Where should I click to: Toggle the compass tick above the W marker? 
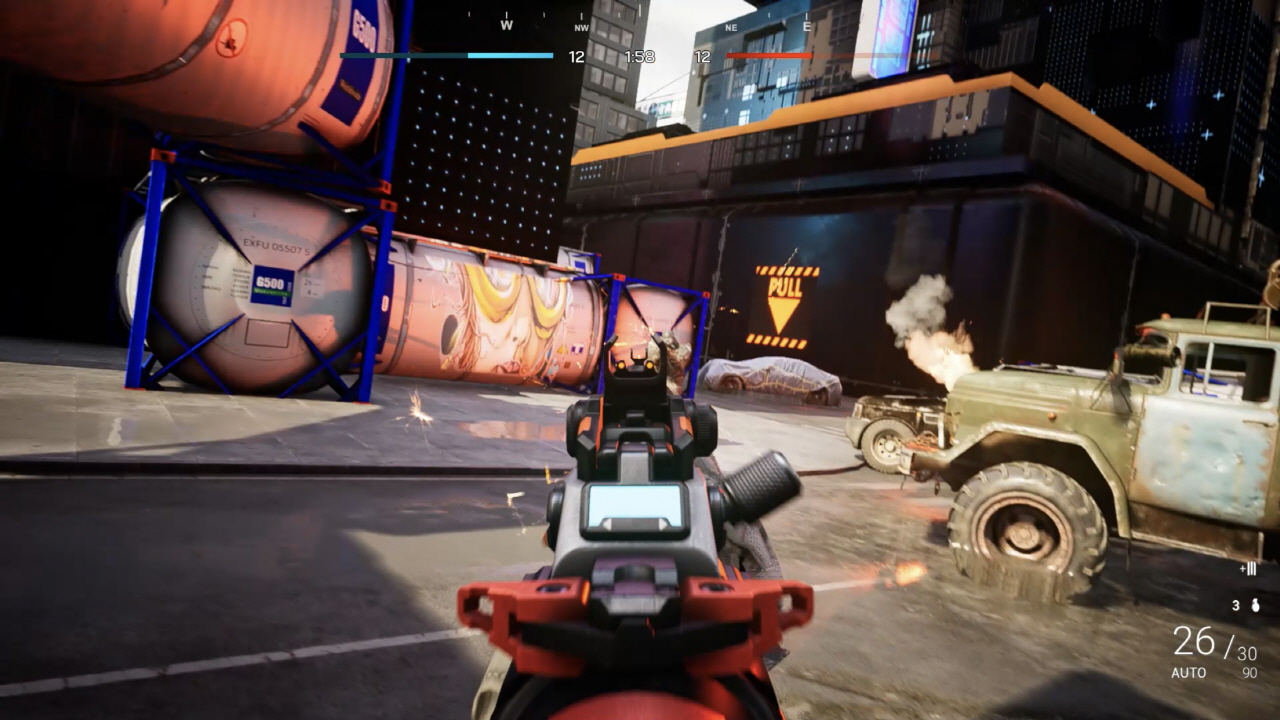506,13
